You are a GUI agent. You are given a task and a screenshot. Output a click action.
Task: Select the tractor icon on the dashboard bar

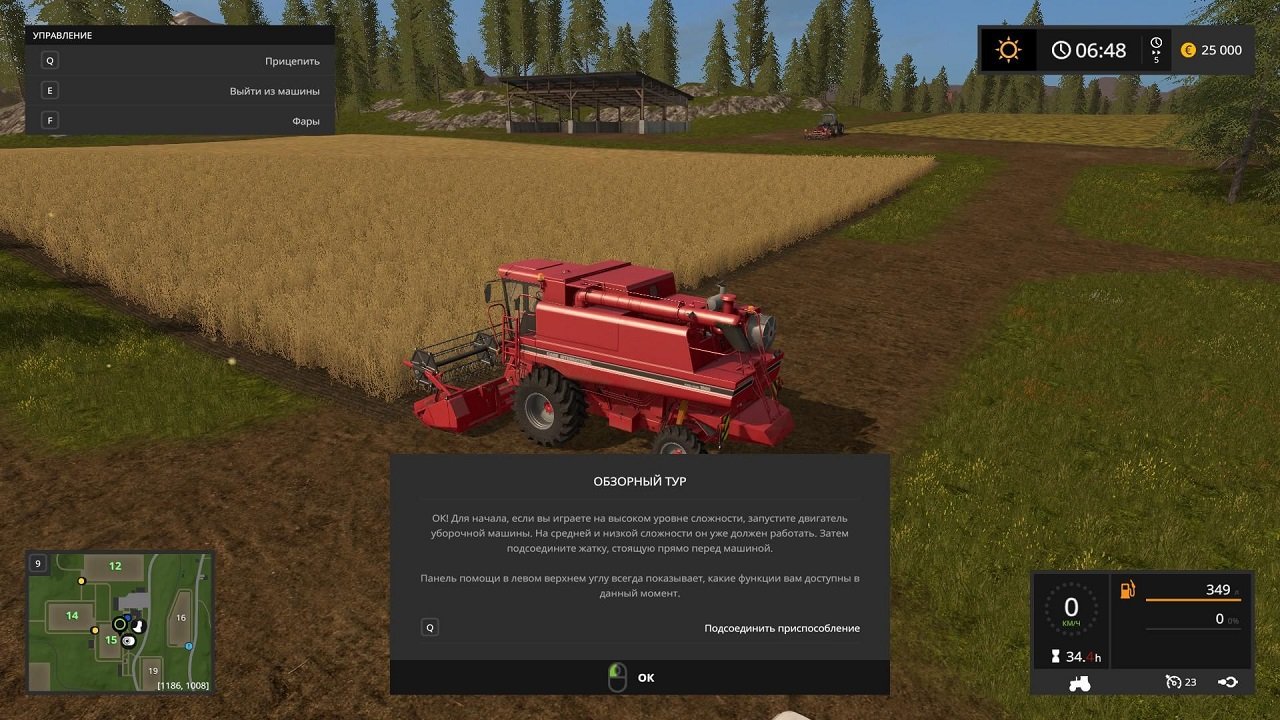click(x=1079, y=684)
